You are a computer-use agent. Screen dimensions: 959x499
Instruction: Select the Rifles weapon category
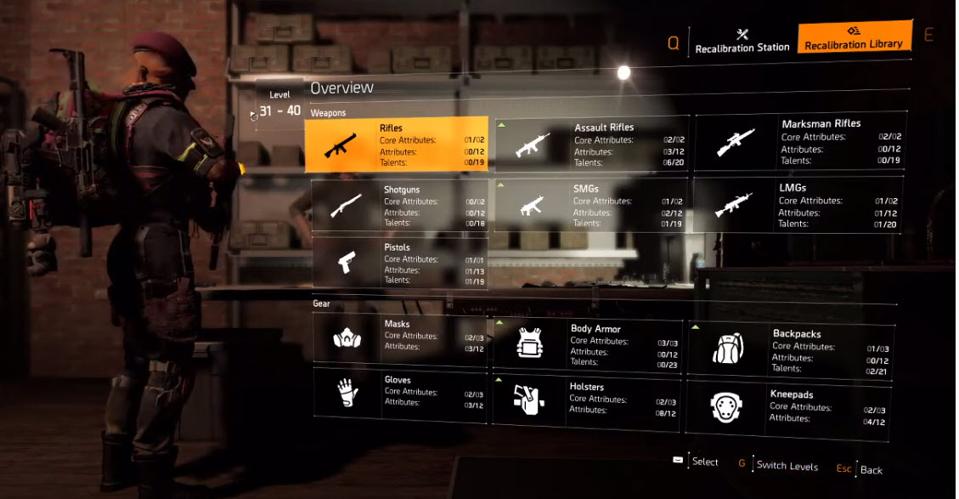[399, 144]
